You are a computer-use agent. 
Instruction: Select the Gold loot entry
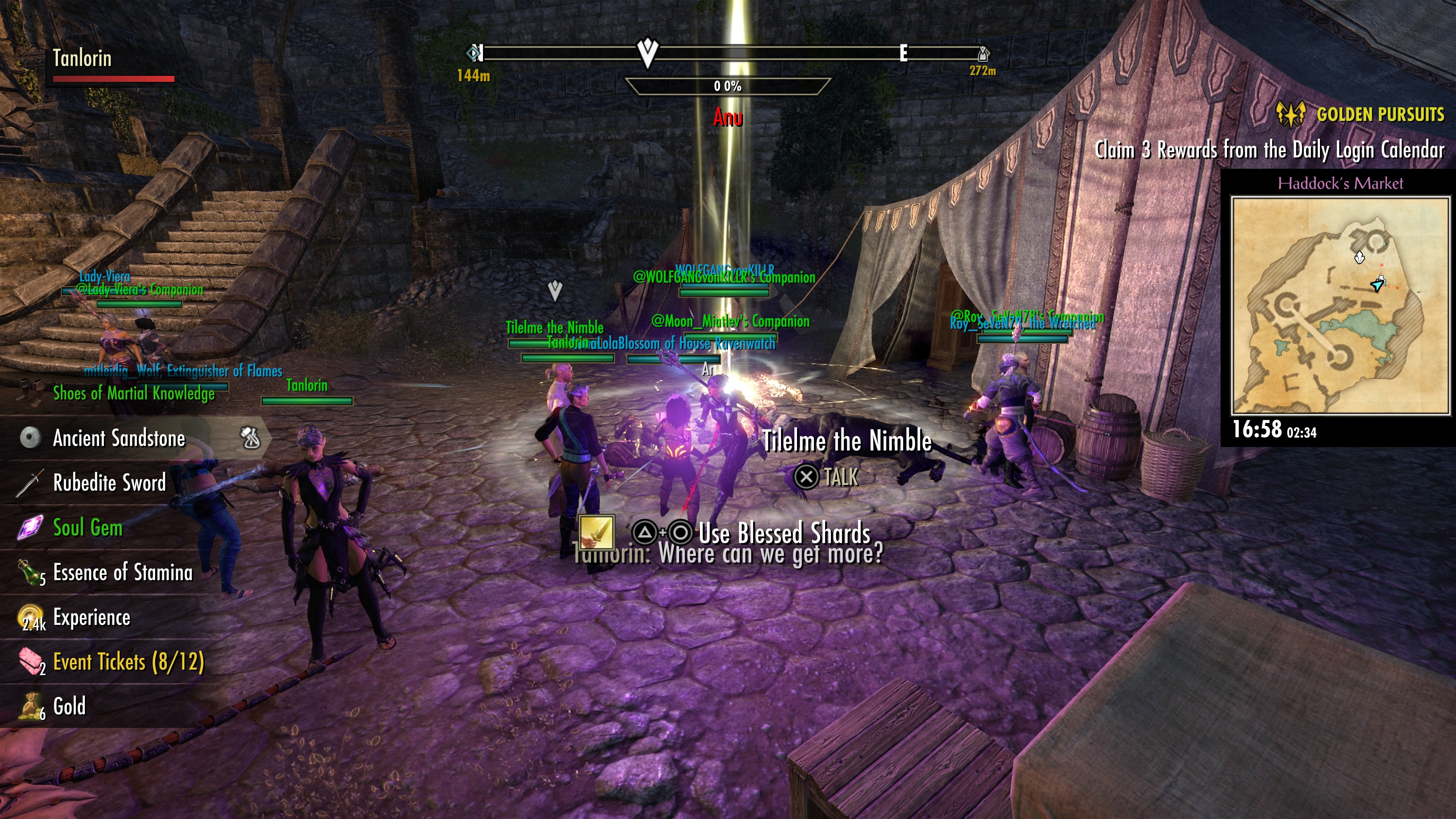click(x=69, y=706)
